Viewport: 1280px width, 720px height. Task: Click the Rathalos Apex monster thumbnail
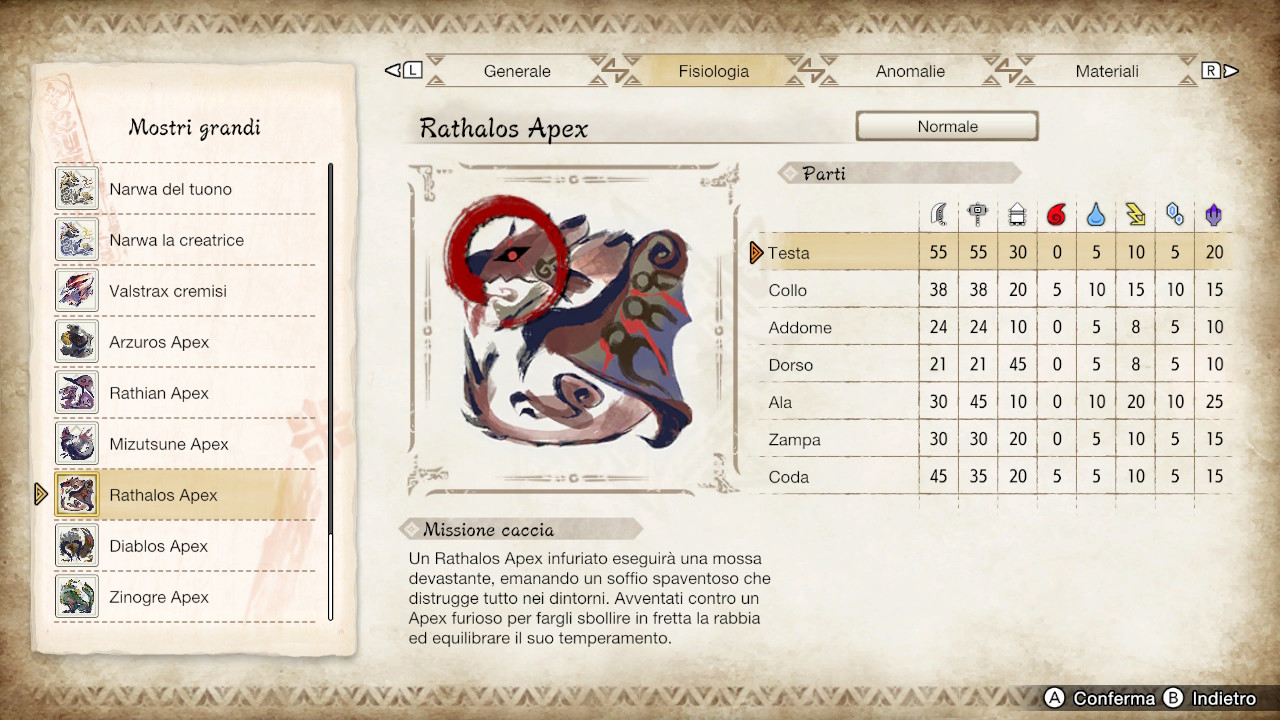pyautogui.click(x=77, y=494)
